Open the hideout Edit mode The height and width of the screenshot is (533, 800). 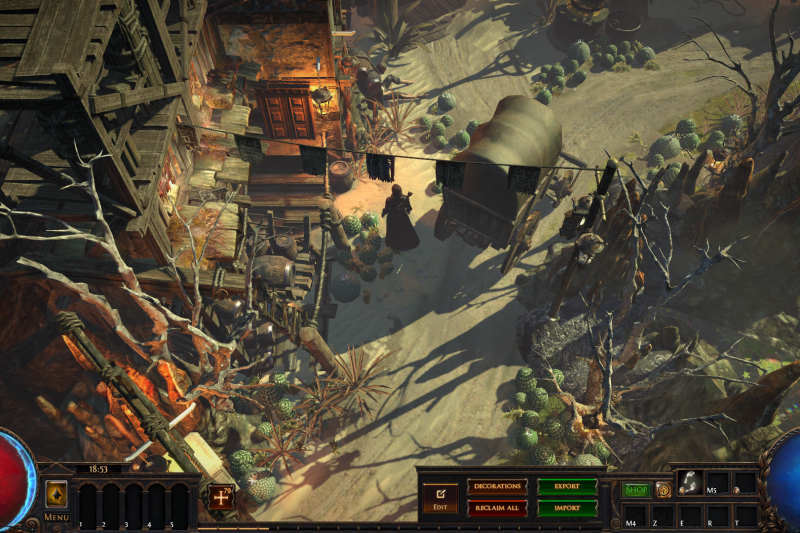point(440,496)
